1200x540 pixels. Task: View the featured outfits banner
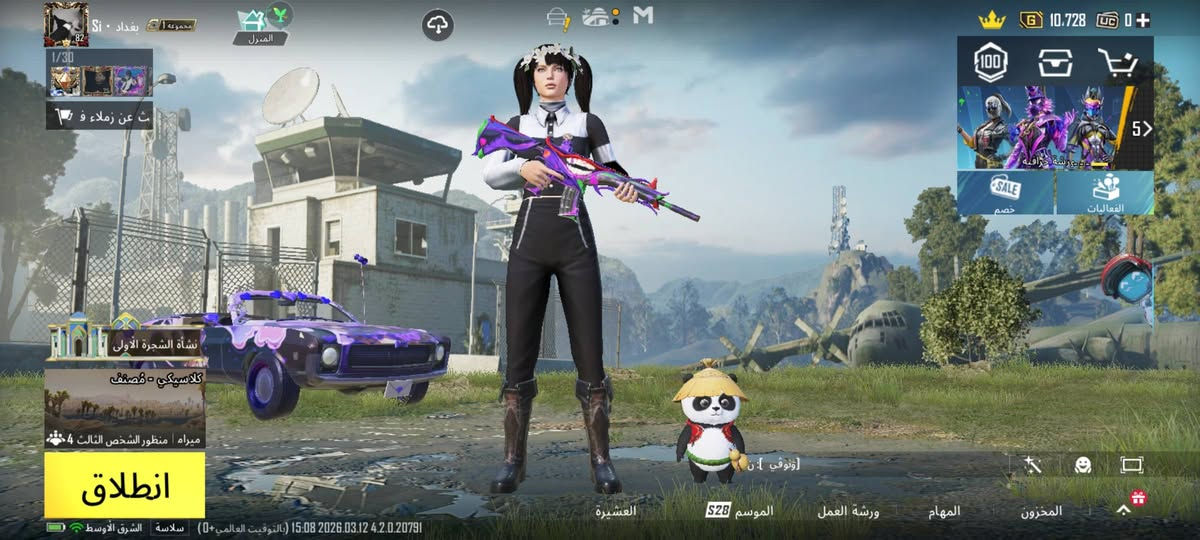[x=1048, y=127]
